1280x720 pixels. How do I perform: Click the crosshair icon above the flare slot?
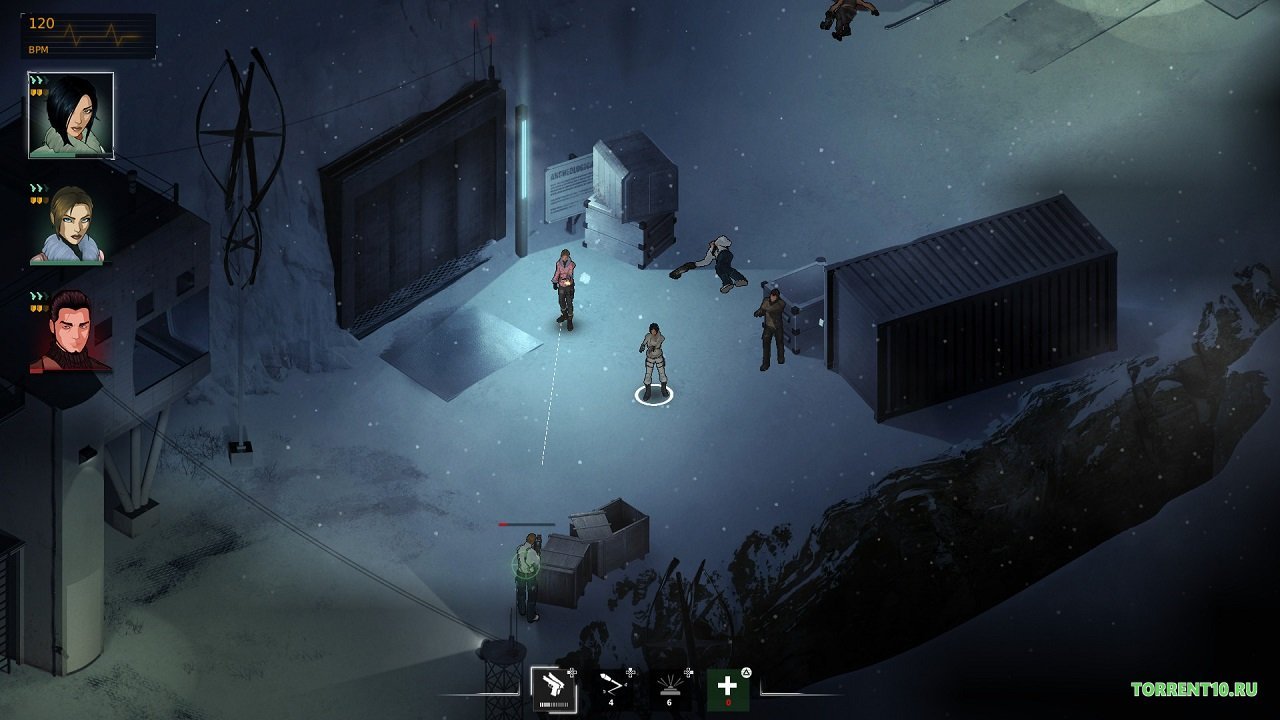tap(688, 672)
